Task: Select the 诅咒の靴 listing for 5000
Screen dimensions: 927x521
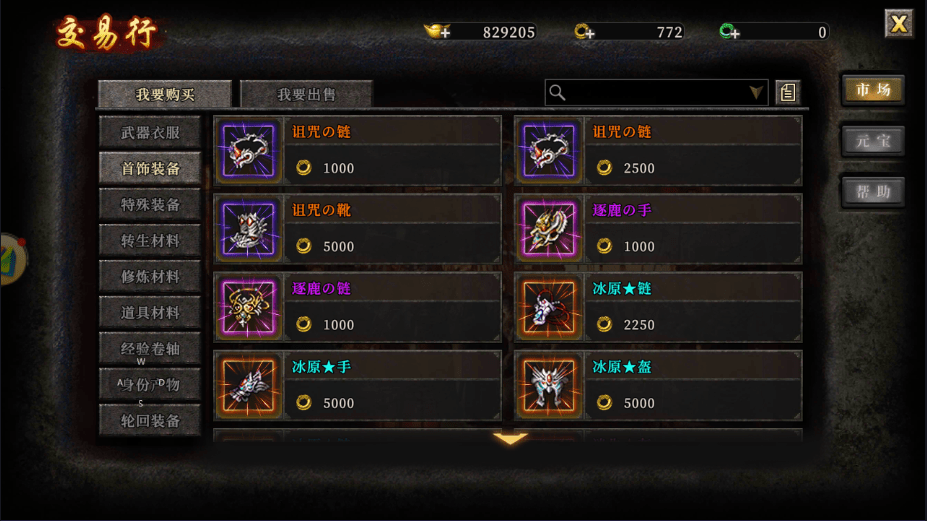Action: [357, 229]
